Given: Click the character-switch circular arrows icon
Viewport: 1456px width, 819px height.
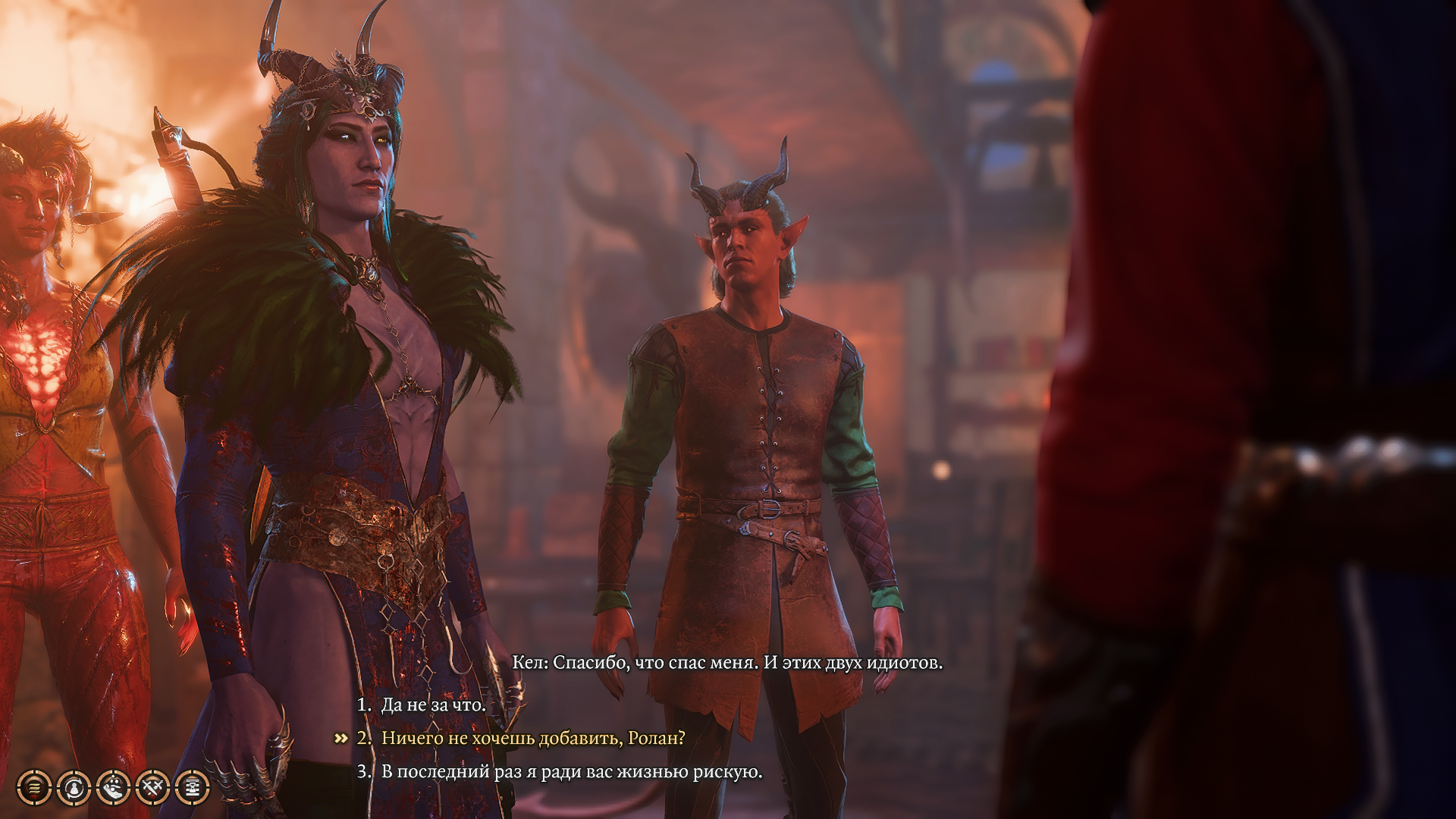Looking at the screenshot, I should (x=72, y=788).
